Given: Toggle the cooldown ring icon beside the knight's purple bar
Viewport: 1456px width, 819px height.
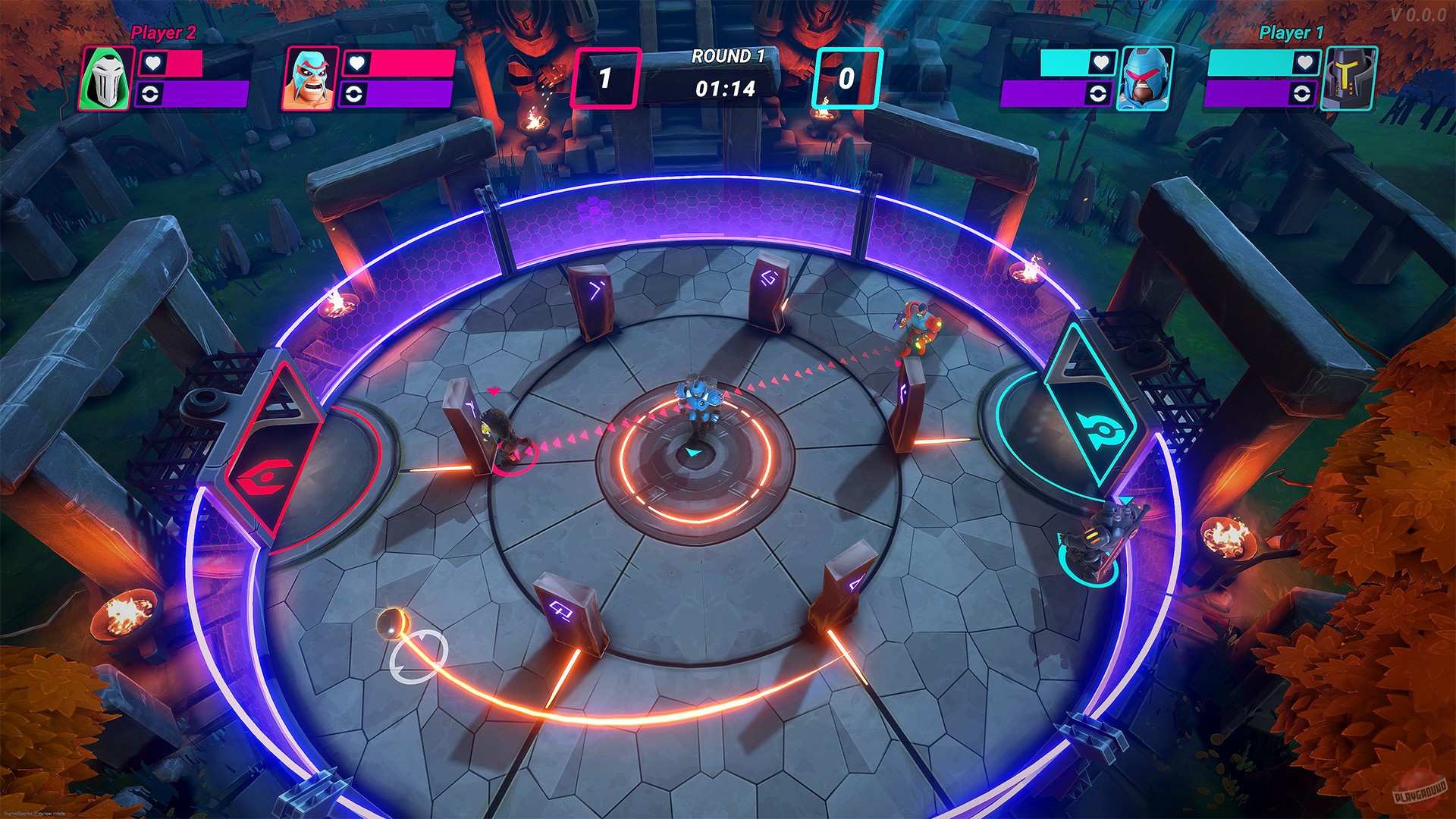Looking at the screenshot, I should coord(1301,94).
